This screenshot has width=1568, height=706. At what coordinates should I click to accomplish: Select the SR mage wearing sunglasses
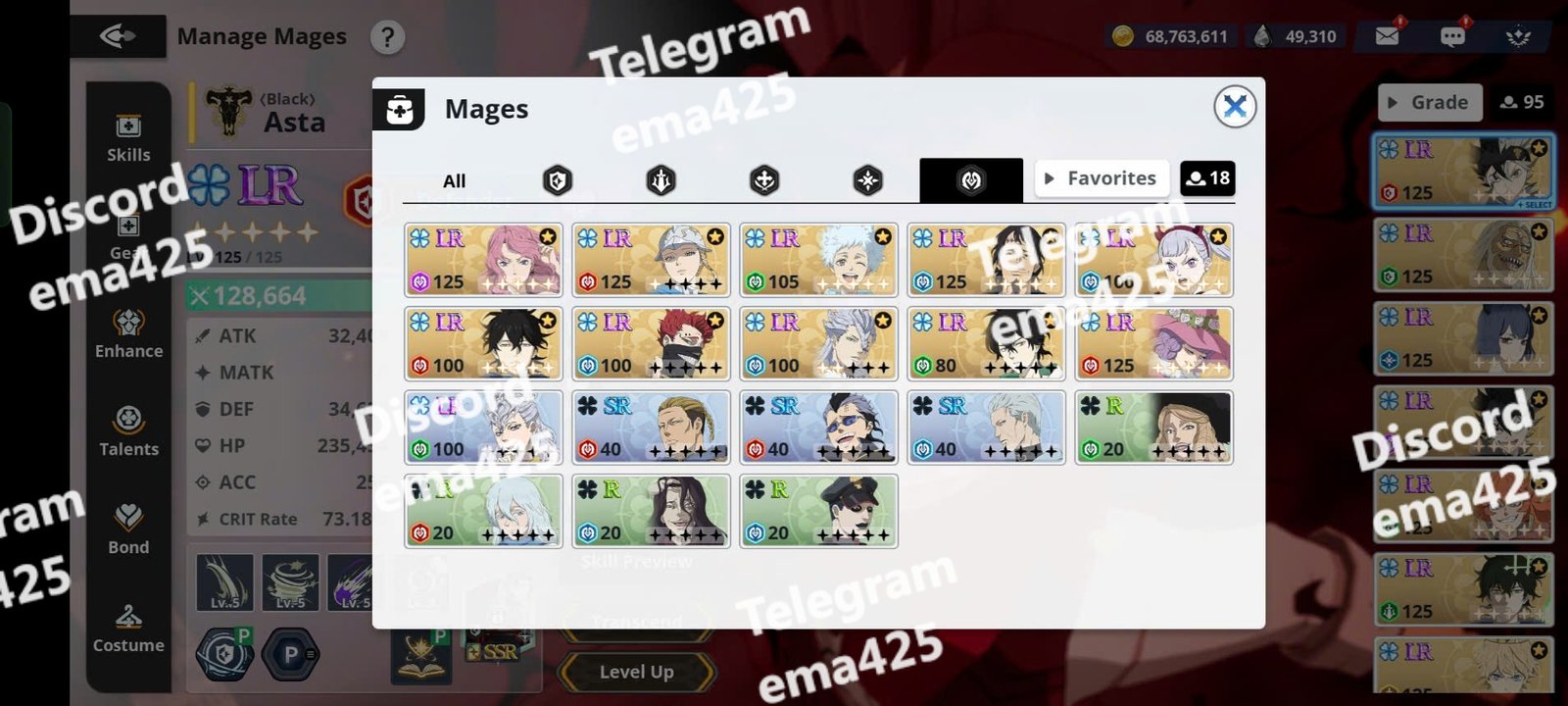(819, 428)
